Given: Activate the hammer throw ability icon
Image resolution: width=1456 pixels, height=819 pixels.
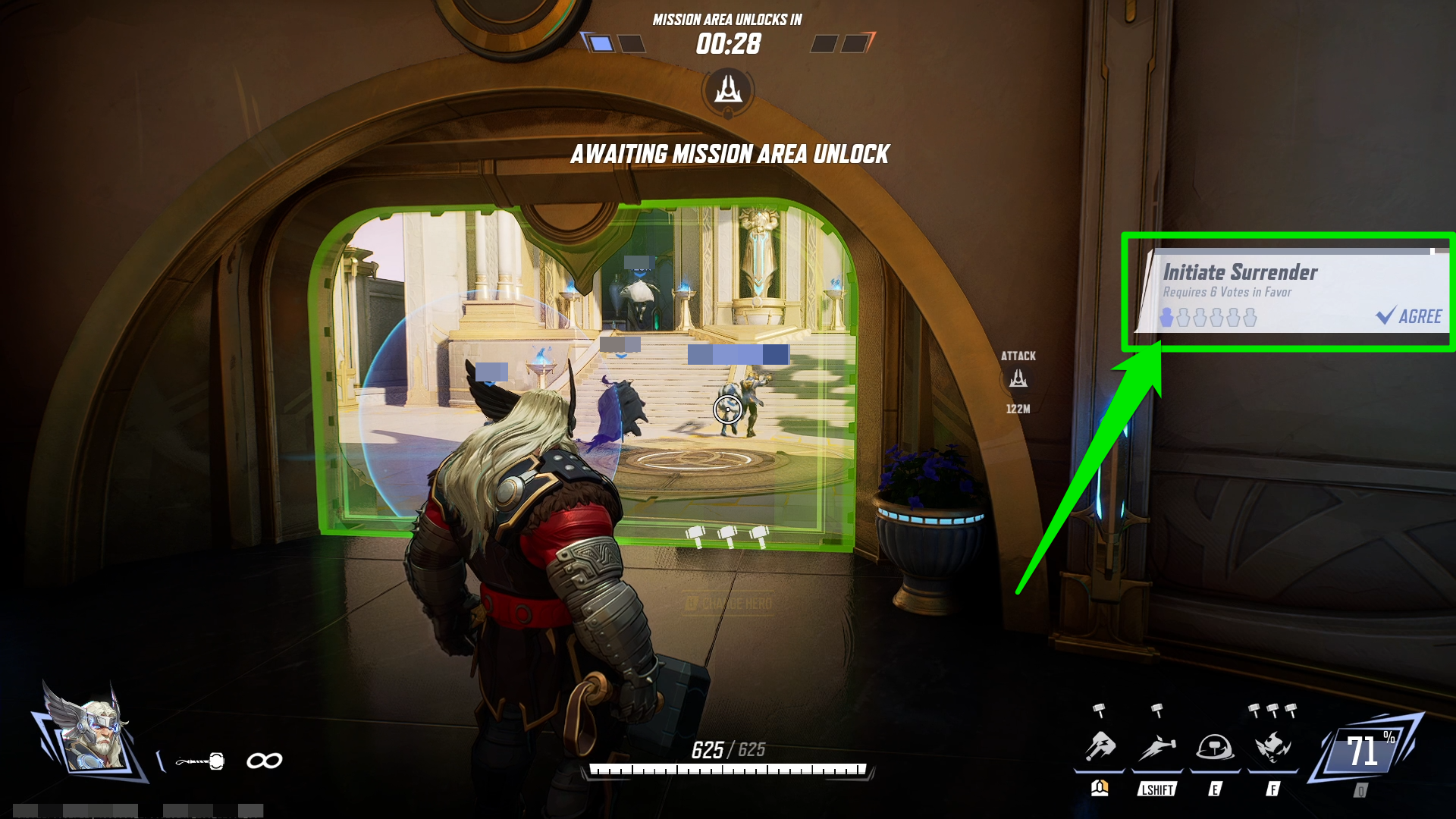Looking at the screenshot, I should pyautogui.click(x=1100, y=747).
